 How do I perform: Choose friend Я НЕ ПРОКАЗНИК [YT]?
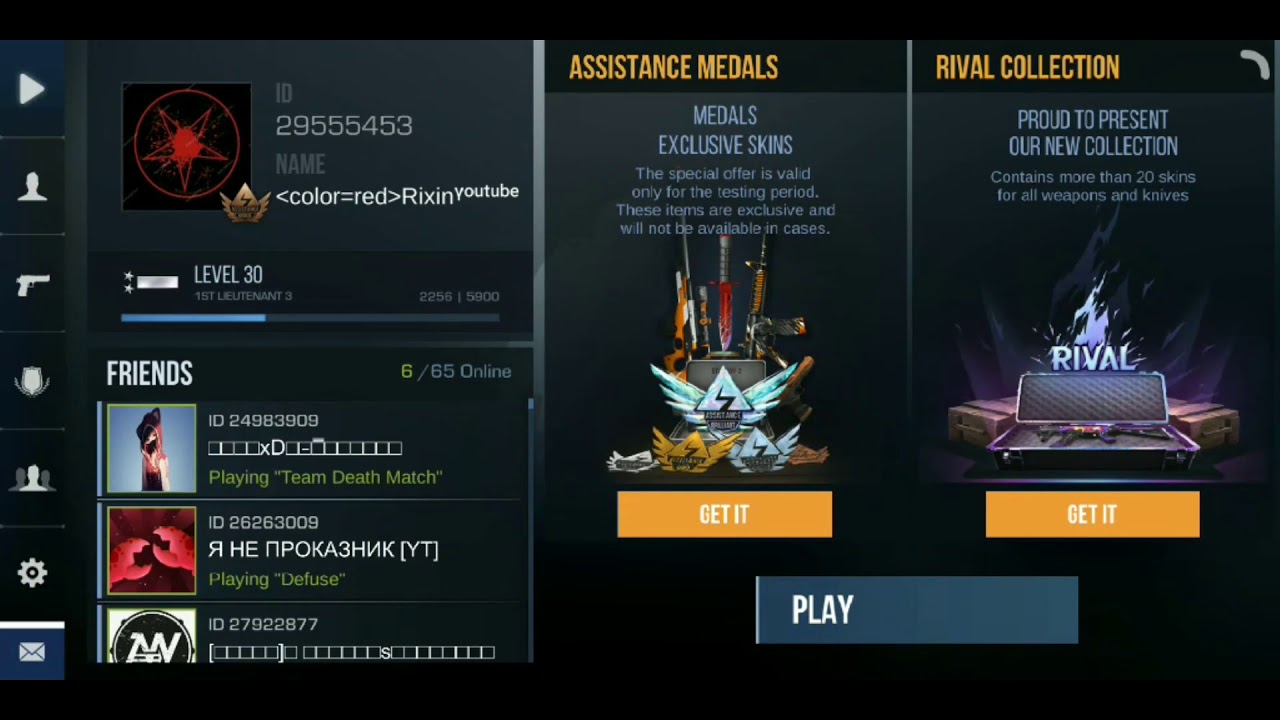(x=315, y=550)
